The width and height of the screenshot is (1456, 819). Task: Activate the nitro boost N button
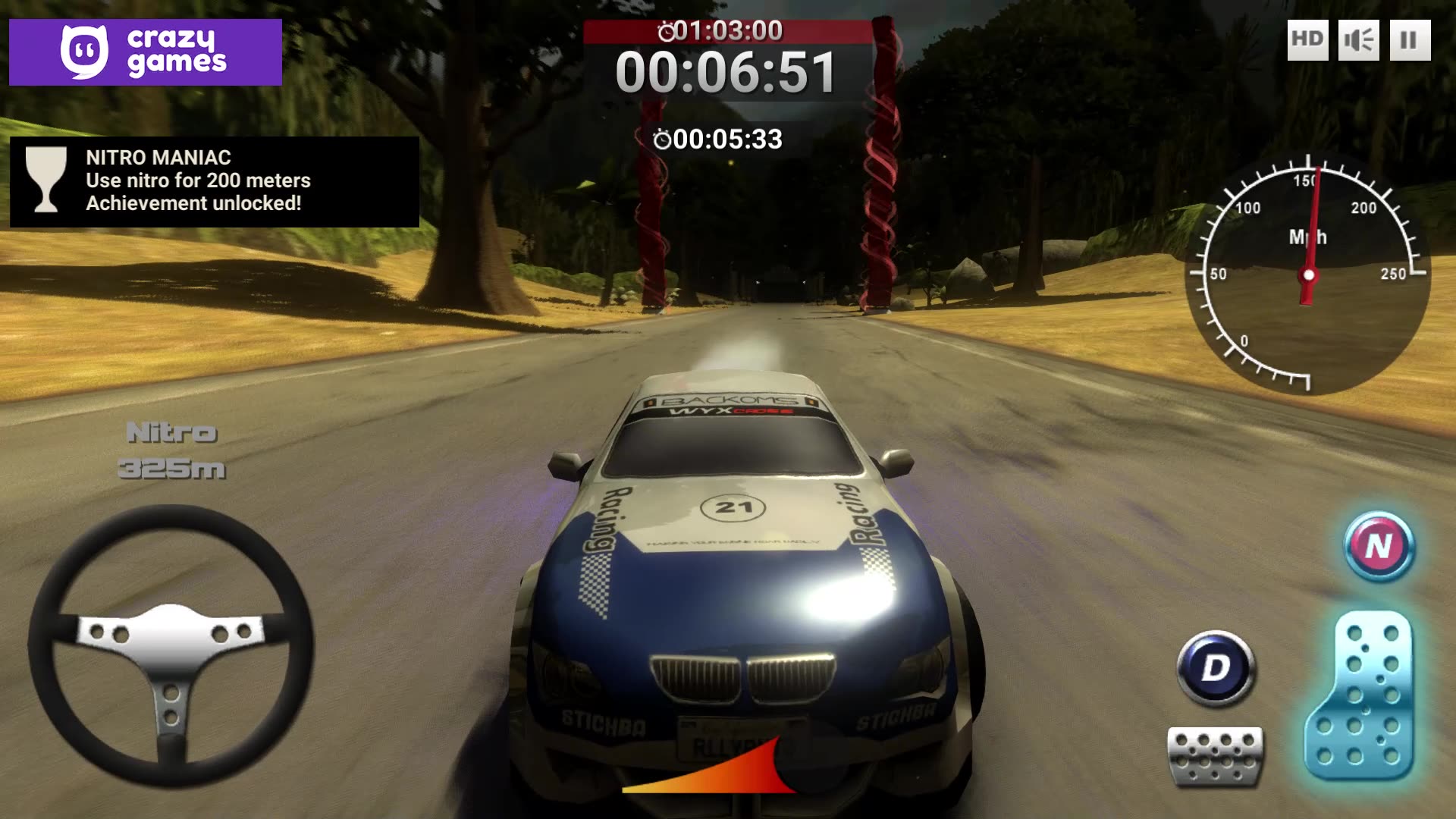pos(1379,546)
